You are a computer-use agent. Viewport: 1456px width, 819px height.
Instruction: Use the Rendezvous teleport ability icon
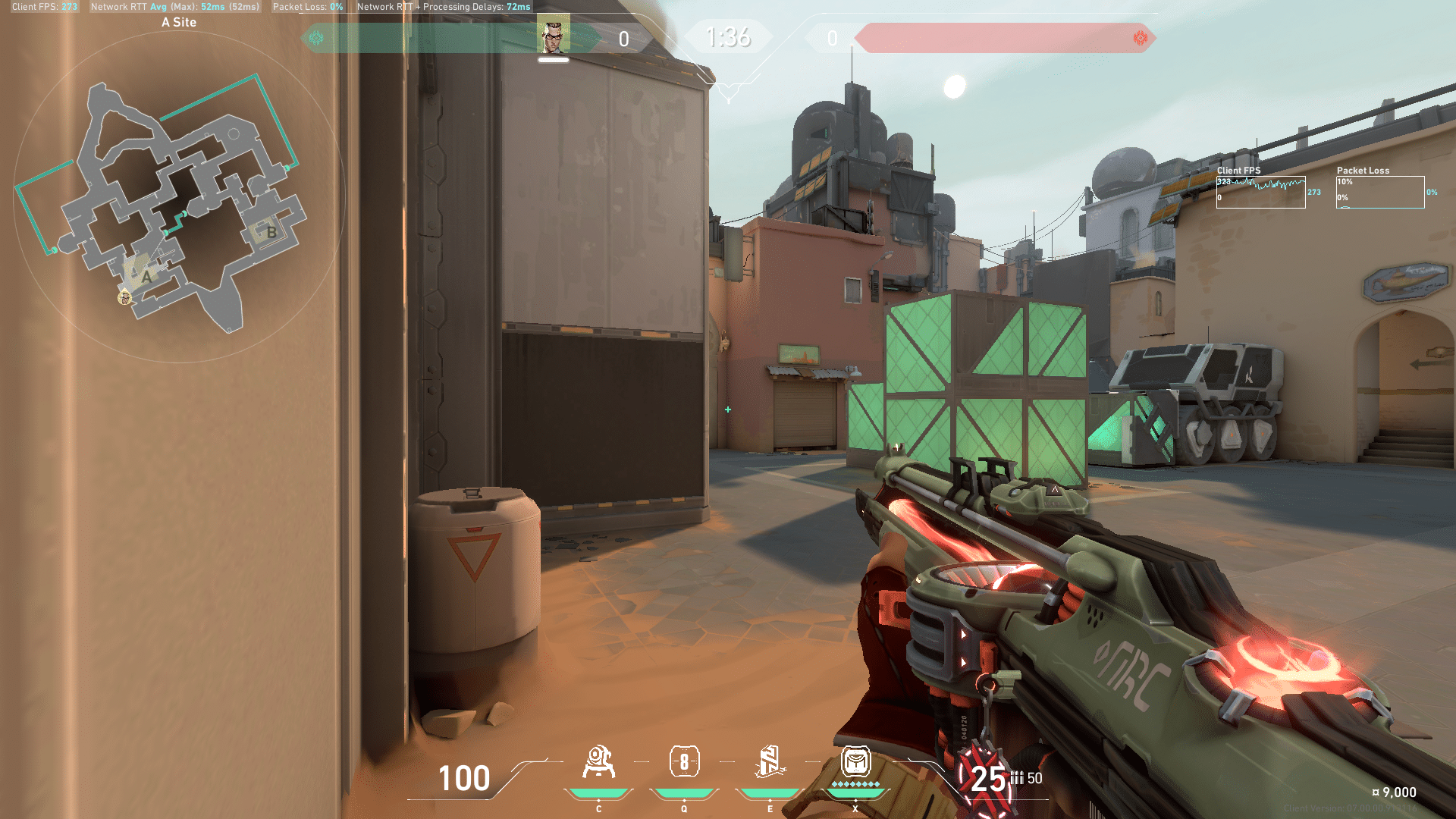pos(769,762)
